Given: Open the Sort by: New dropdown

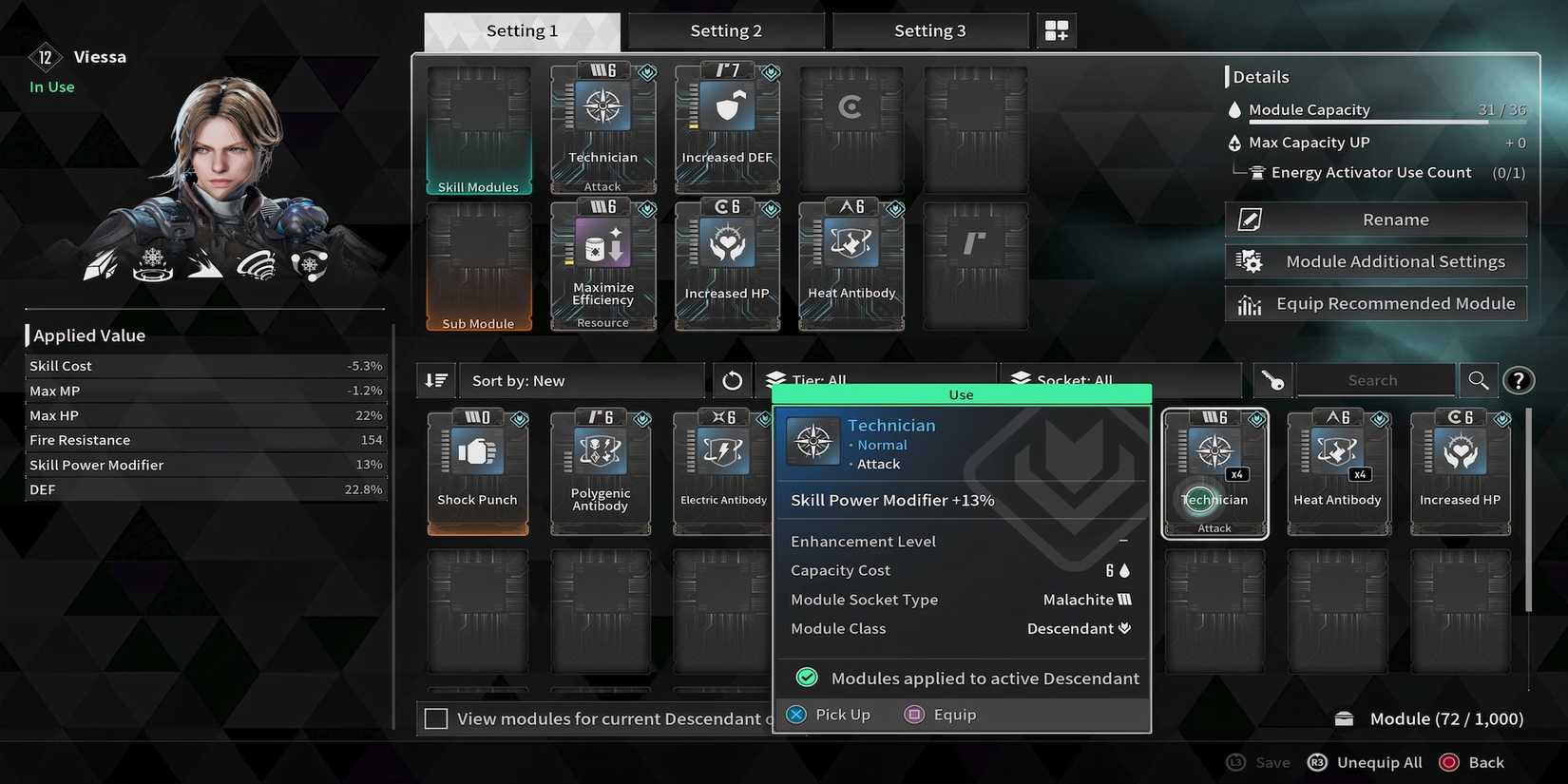Looking at the screenshot, I should (582, 380).
